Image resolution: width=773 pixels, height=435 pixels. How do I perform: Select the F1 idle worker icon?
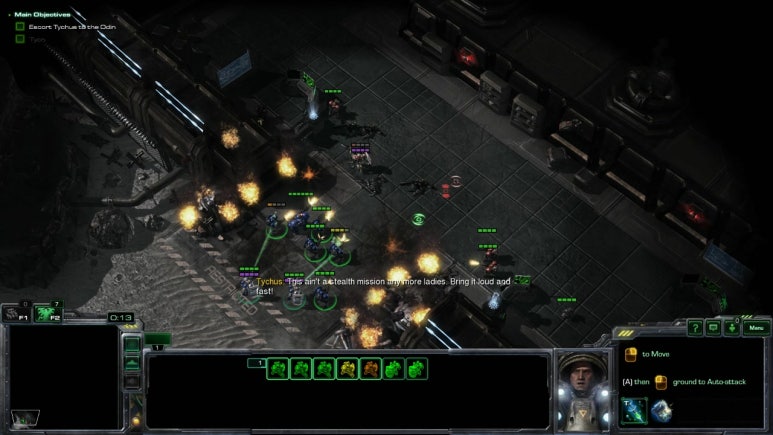pos(13,314)
